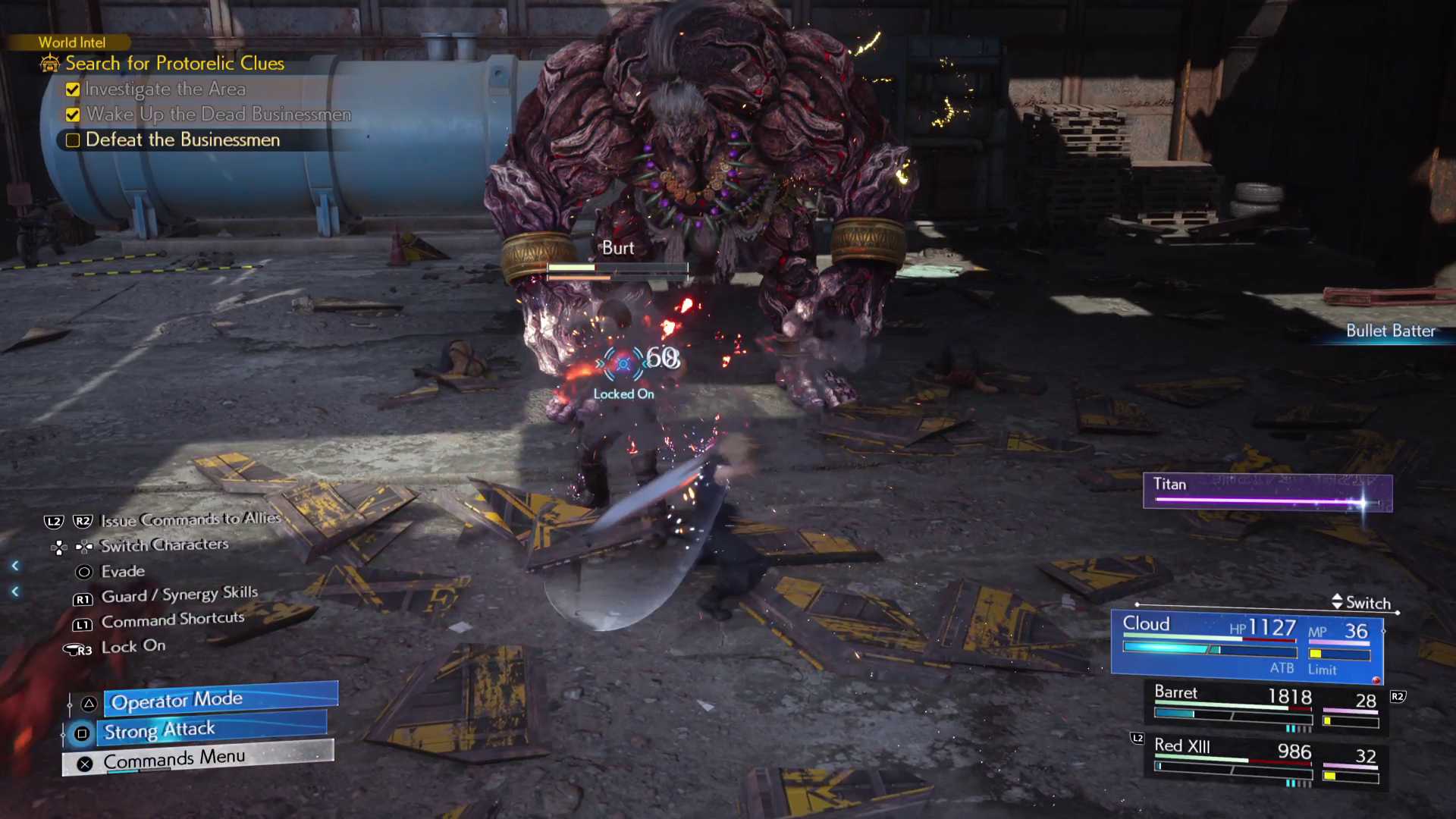Select the Operator Mode command
The width and height of the screenshot is (1456, 819).
(x=220, y=700)
